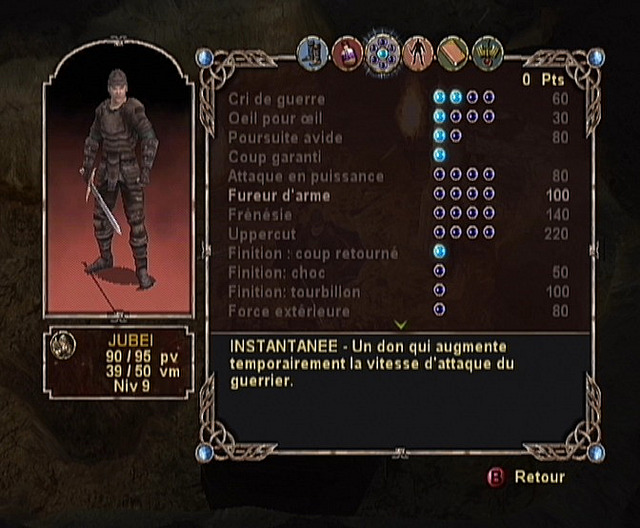Choose the Finition: choc skill
Screen dimensions: 640x528
(275, 272)
